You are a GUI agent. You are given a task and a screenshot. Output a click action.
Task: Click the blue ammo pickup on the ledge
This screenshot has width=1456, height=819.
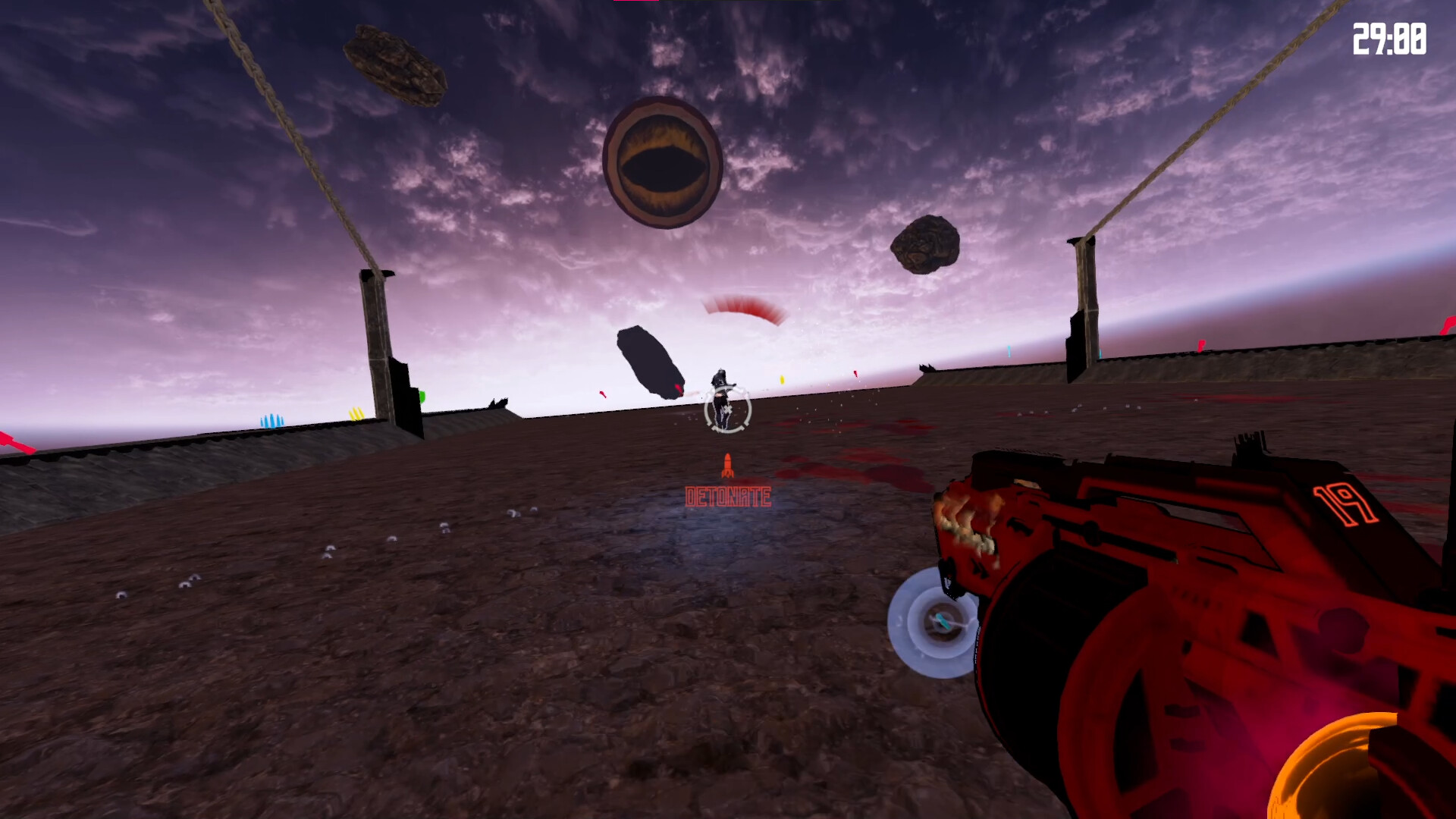pyautogui.click(x=273, y=419)
